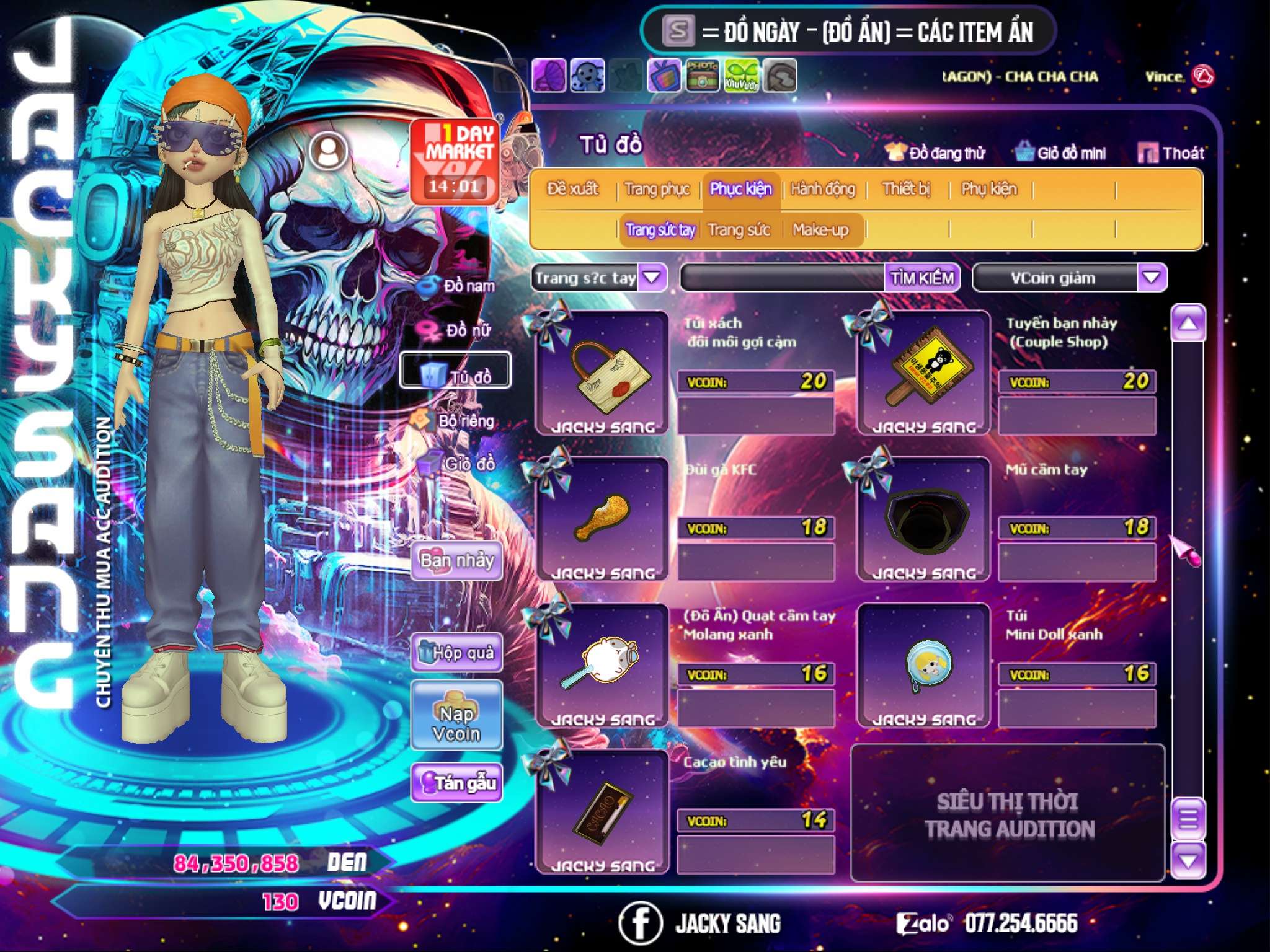
Task: Switch to the Trang phục tab
Action: (657, 189)
